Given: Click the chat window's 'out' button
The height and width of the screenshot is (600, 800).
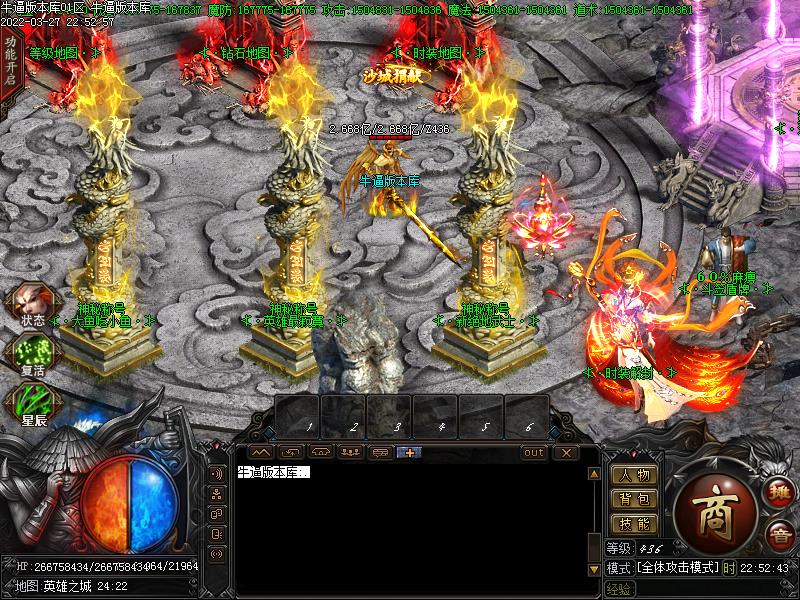Looking at the screenshot, I should coord(534,452).
